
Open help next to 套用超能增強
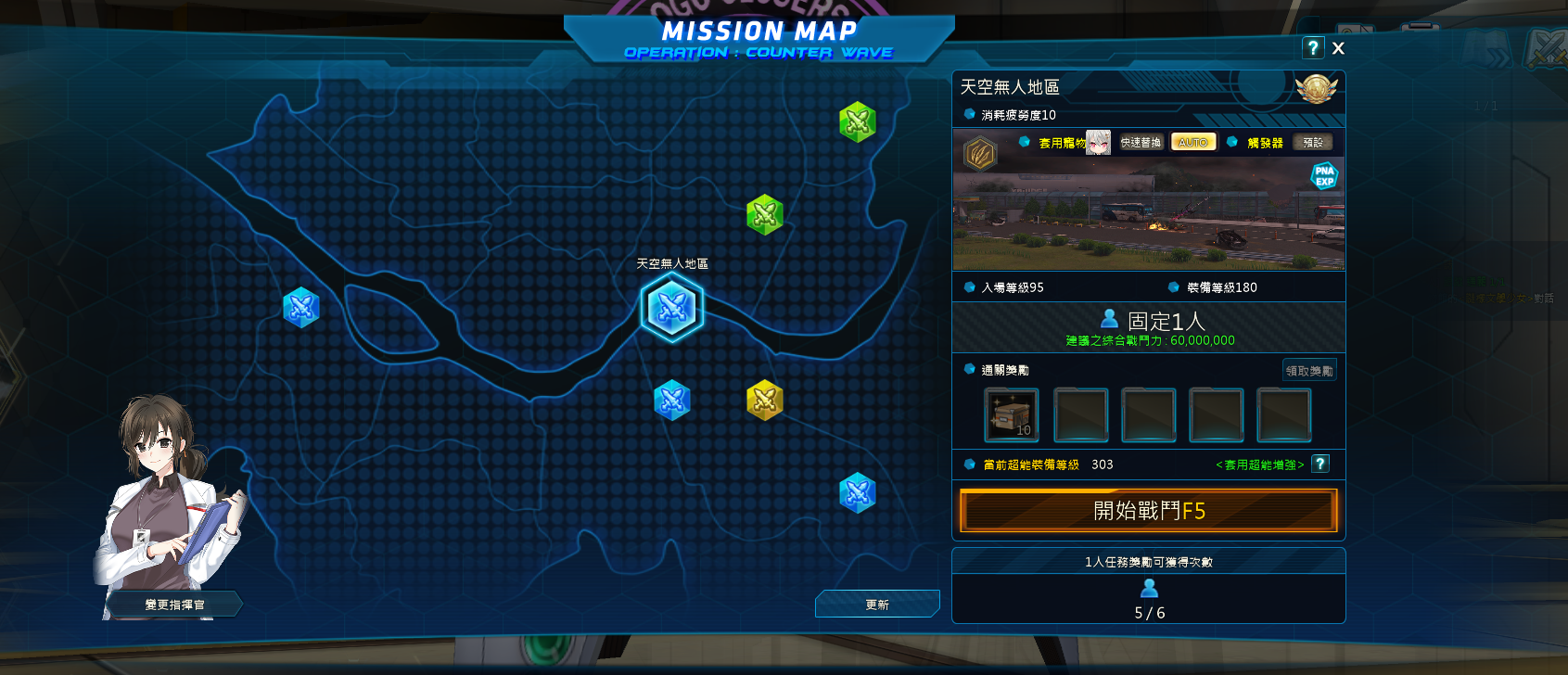pyautogui.click(x=1320, y=464)
